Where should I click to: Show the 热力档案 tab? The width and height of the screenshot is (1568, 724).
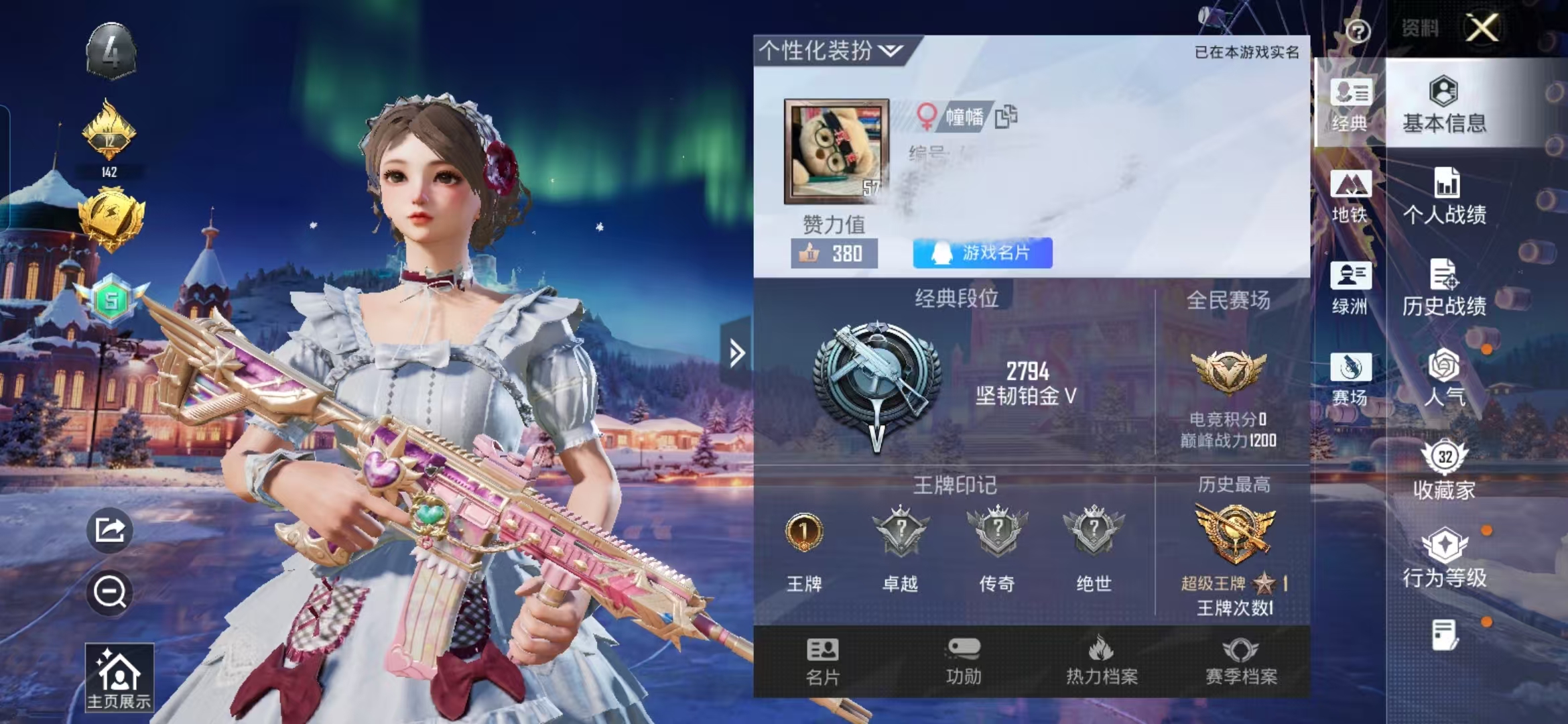coord(1102,662)
